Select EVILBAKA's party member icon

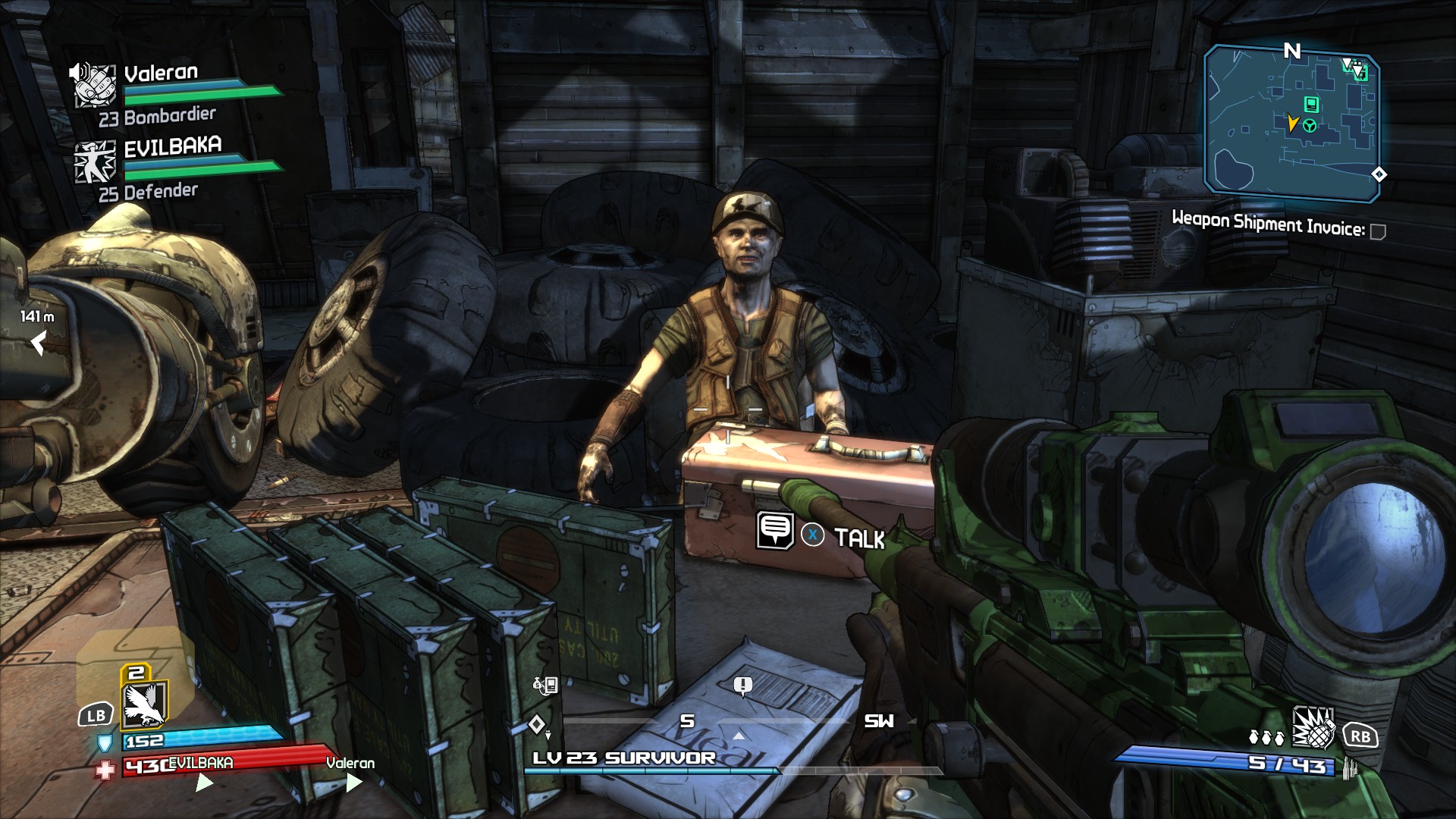click(96, 162)
